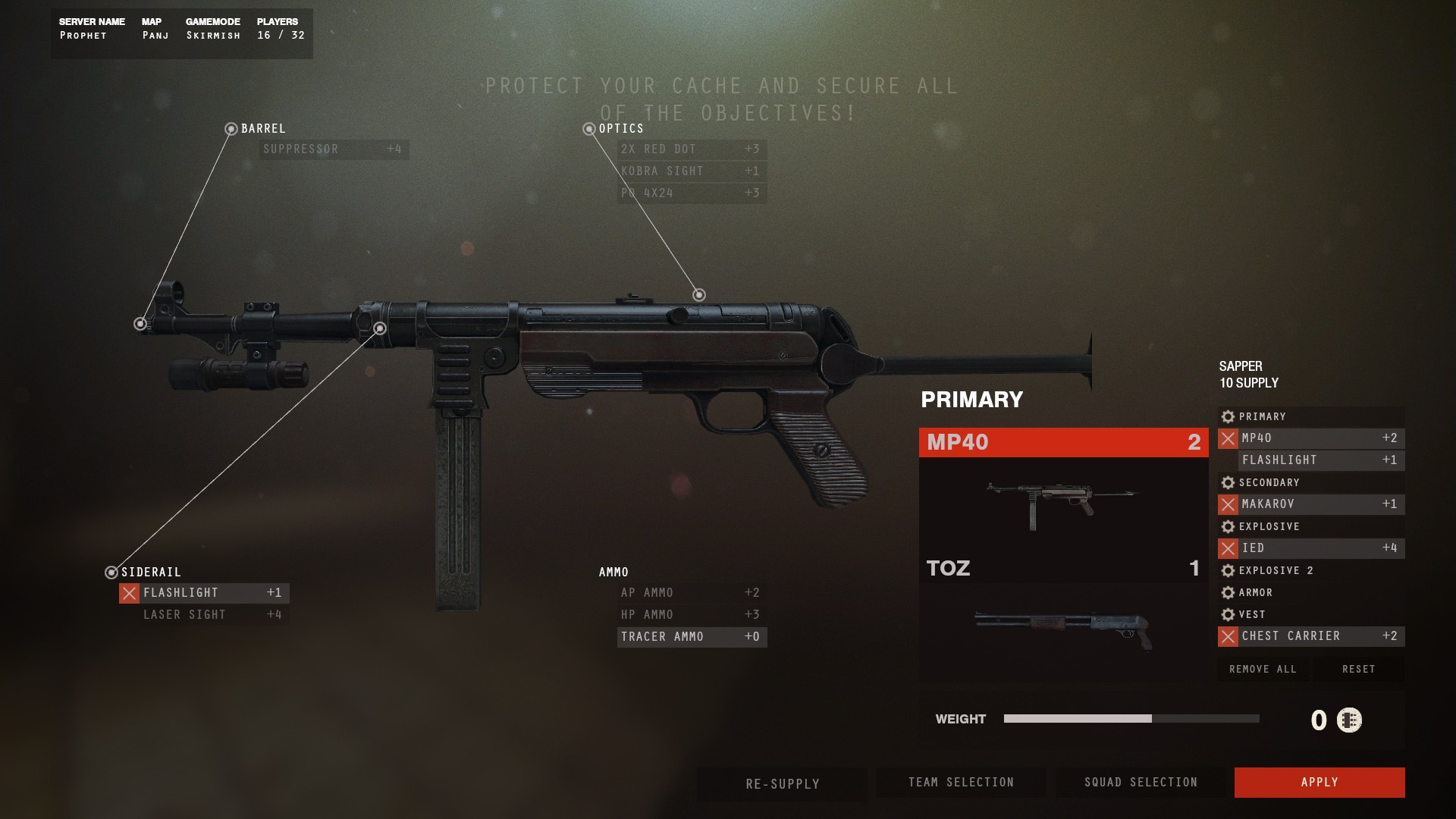Open the Barrel attachment point on the weapon

click(x=140, y=324)
